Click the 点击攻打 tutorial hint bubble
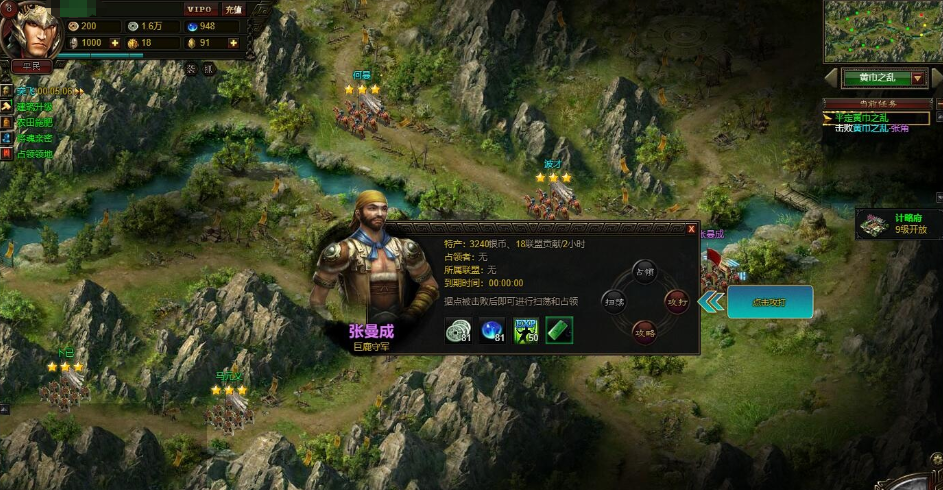Screen dimensions: 943x490 pos(769,302)
